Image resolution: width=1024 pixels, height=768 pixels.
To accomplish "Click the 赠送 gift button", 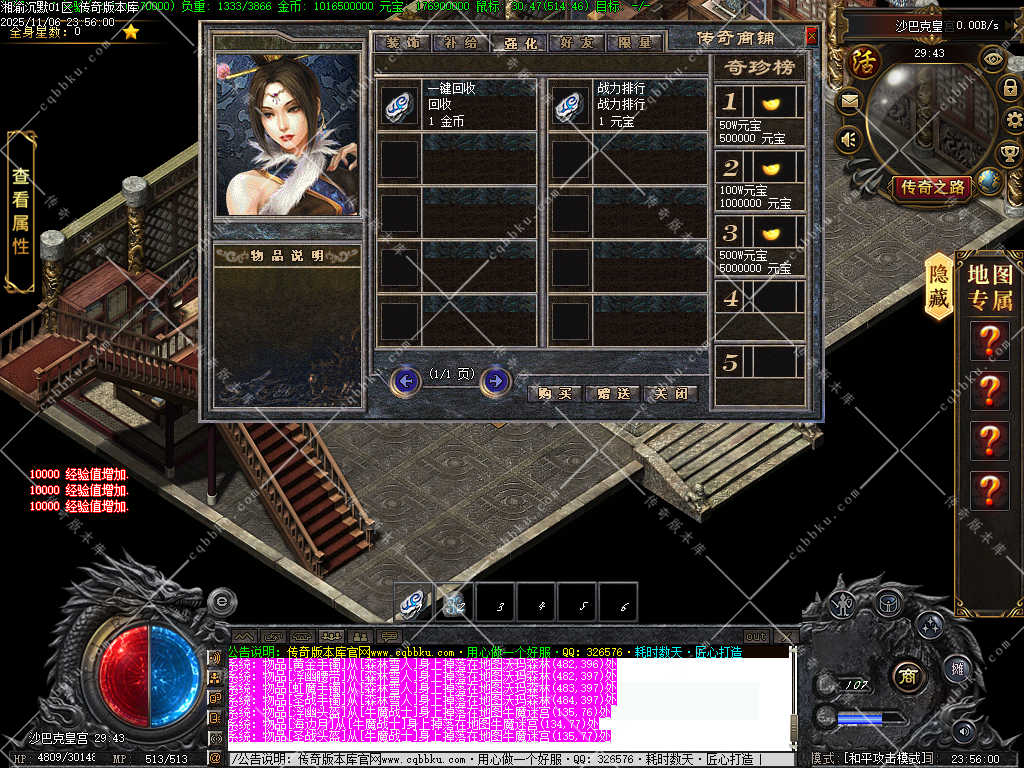I will (x=612, y=393).
